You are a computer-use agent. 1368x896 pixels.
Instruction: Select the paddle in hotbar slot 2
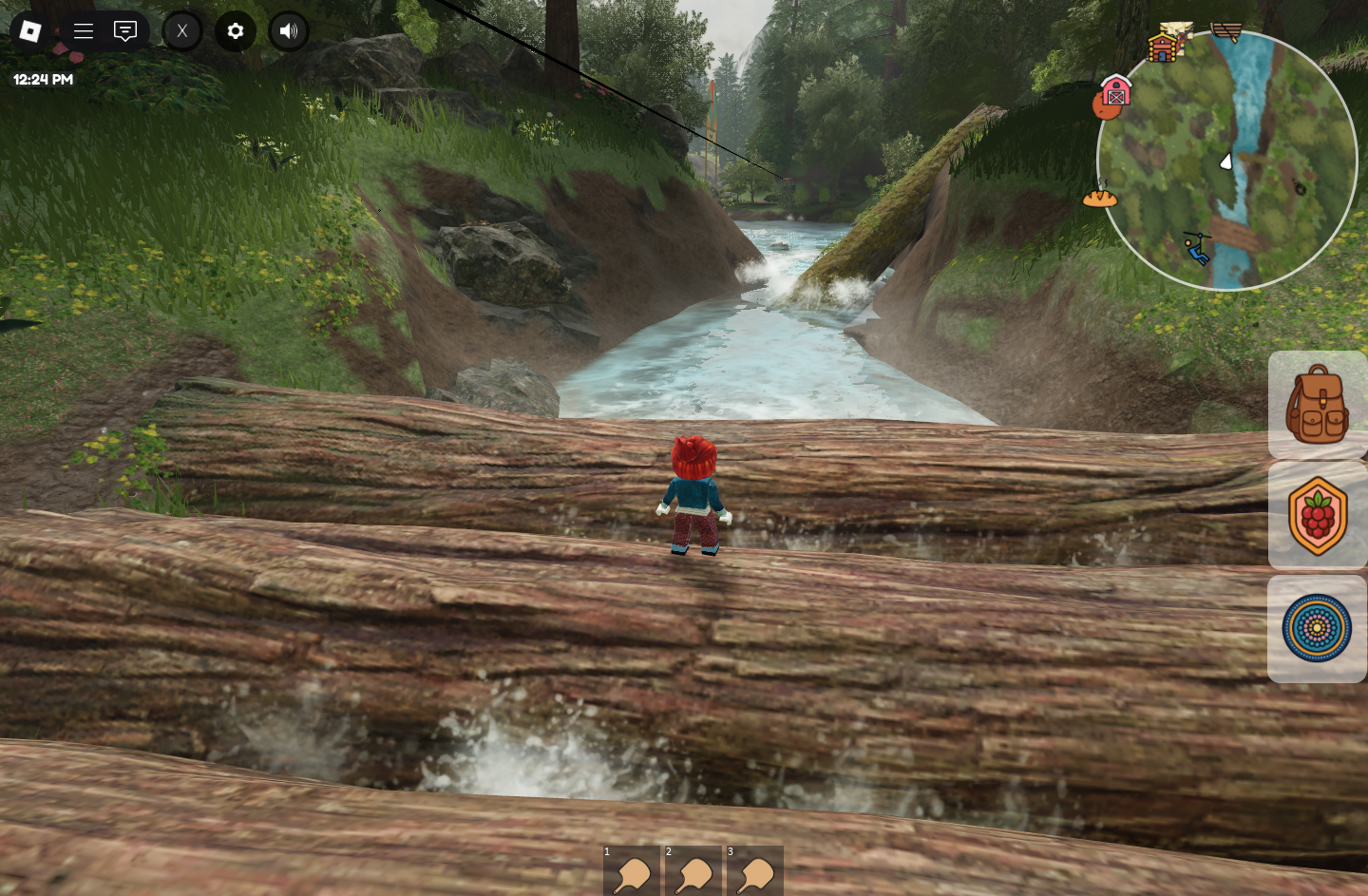point(693,872)
